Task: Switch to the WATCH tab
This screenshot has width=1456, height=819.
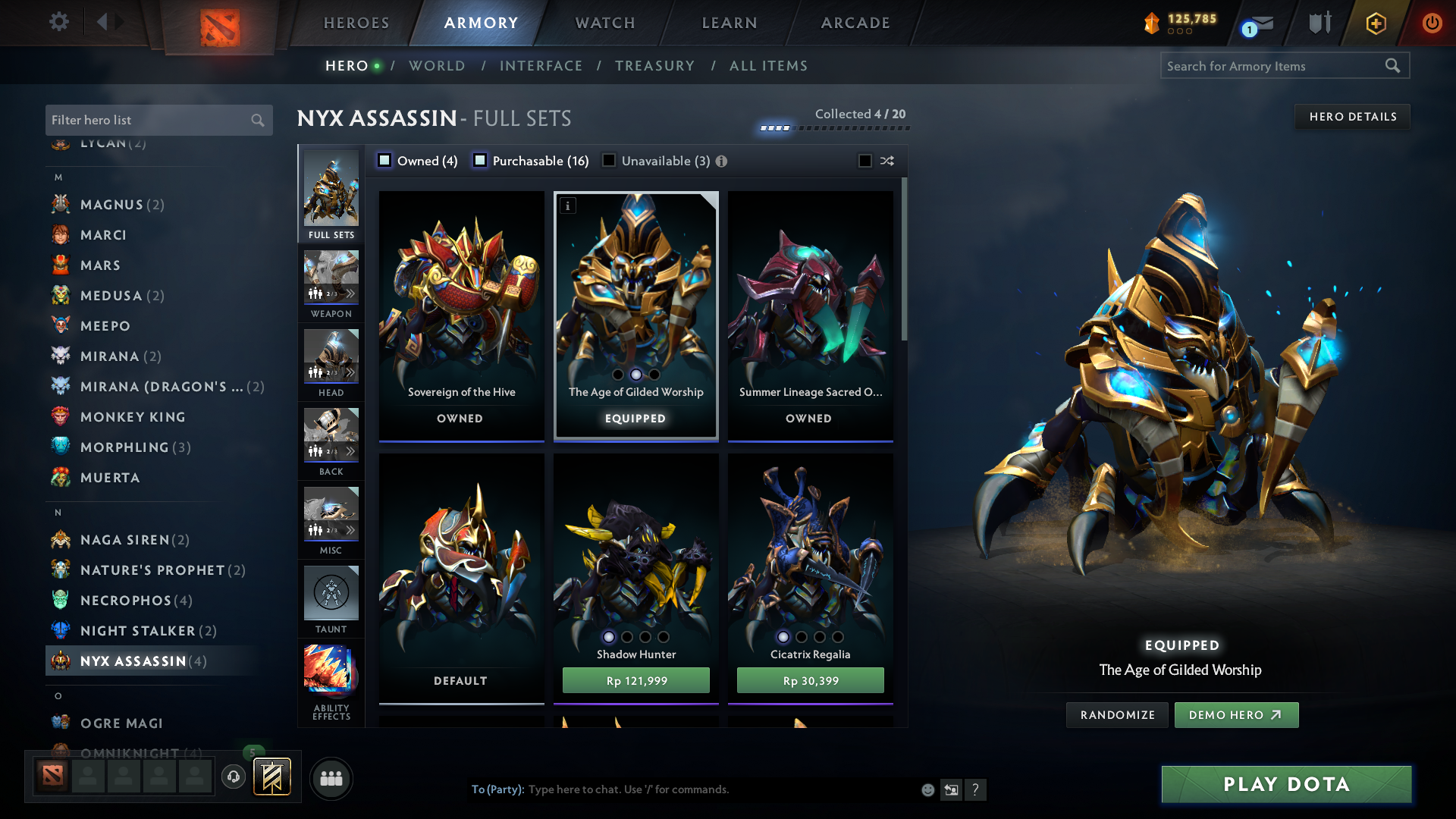Action: [x=604, y=23]
